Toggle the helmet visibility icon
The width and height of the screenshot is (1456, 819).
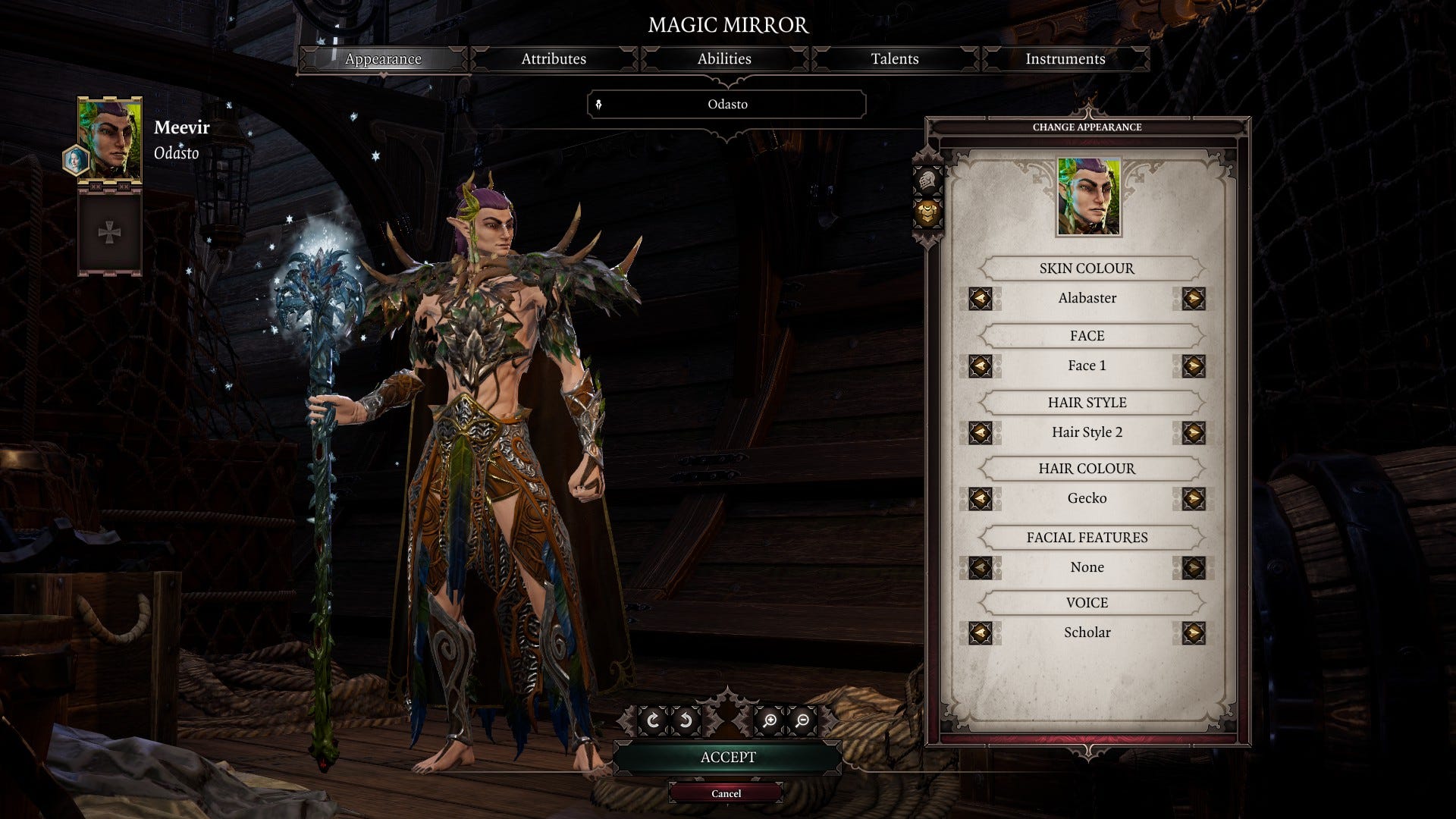(x=928, y=180)
